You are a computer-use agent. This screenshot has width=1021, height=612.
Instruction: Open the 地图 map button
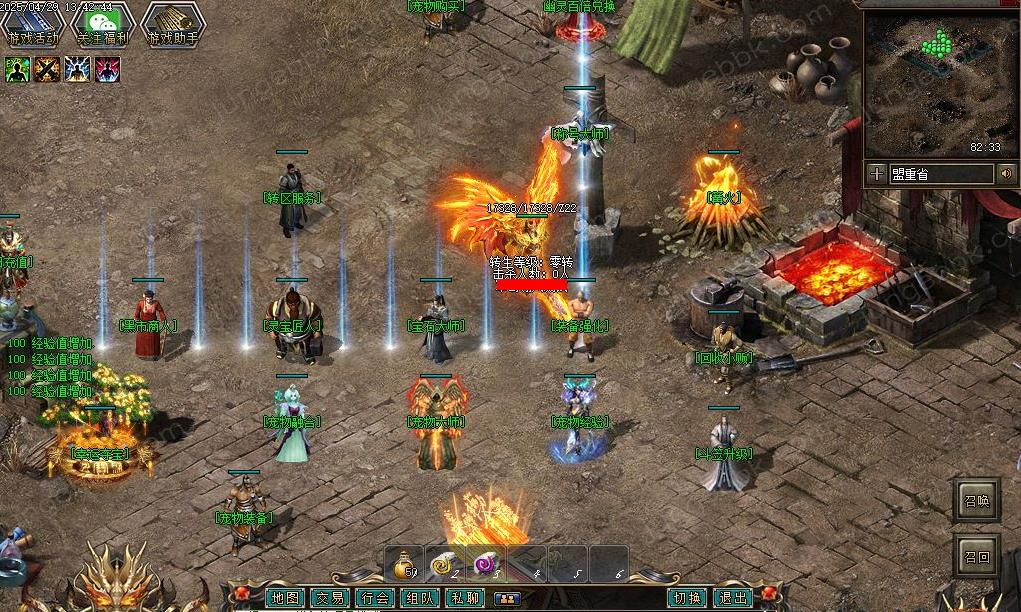[x=284, y=598]
